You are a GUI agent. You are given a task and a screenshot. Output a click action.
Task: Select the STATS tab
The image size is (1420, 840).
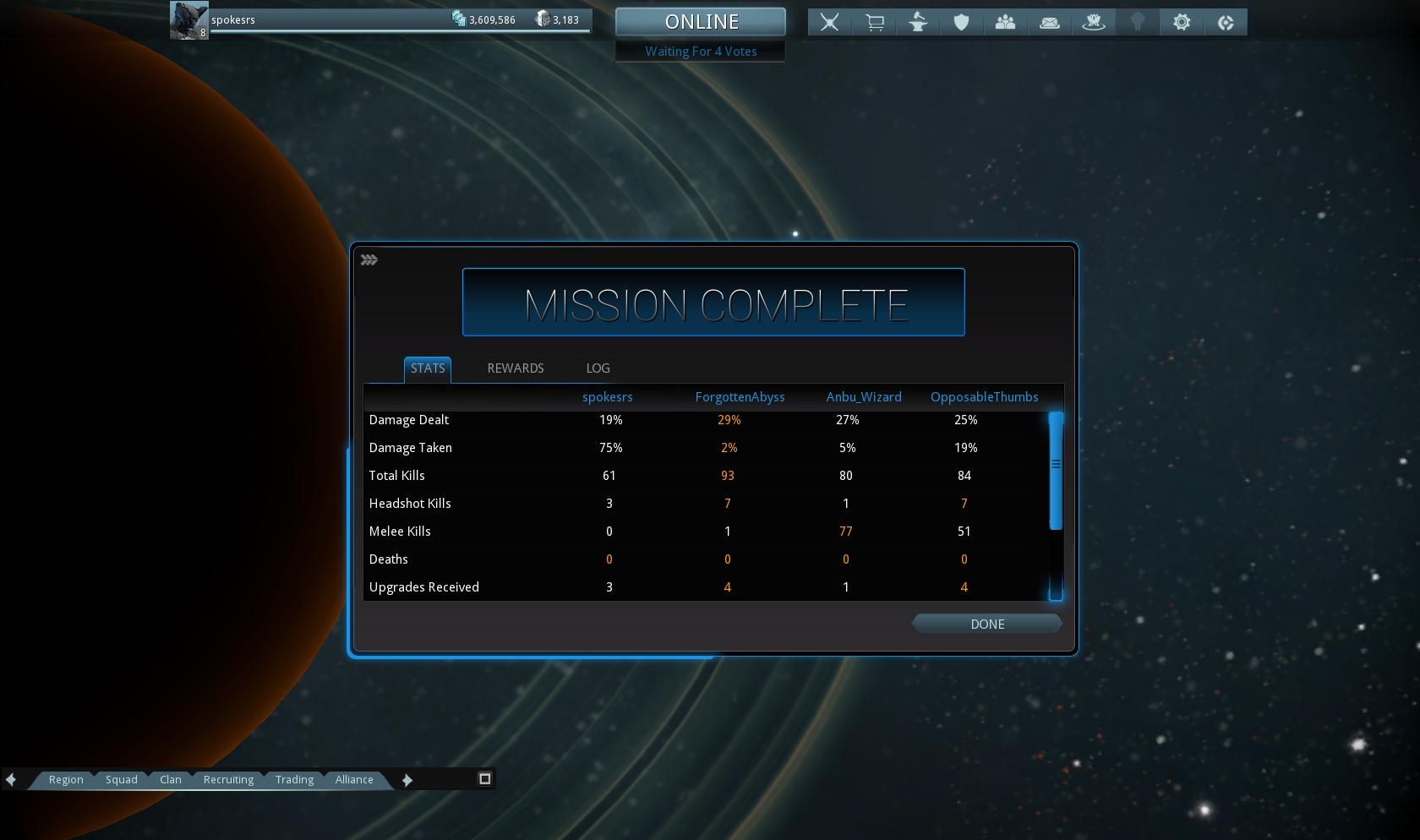coord(428,368)
